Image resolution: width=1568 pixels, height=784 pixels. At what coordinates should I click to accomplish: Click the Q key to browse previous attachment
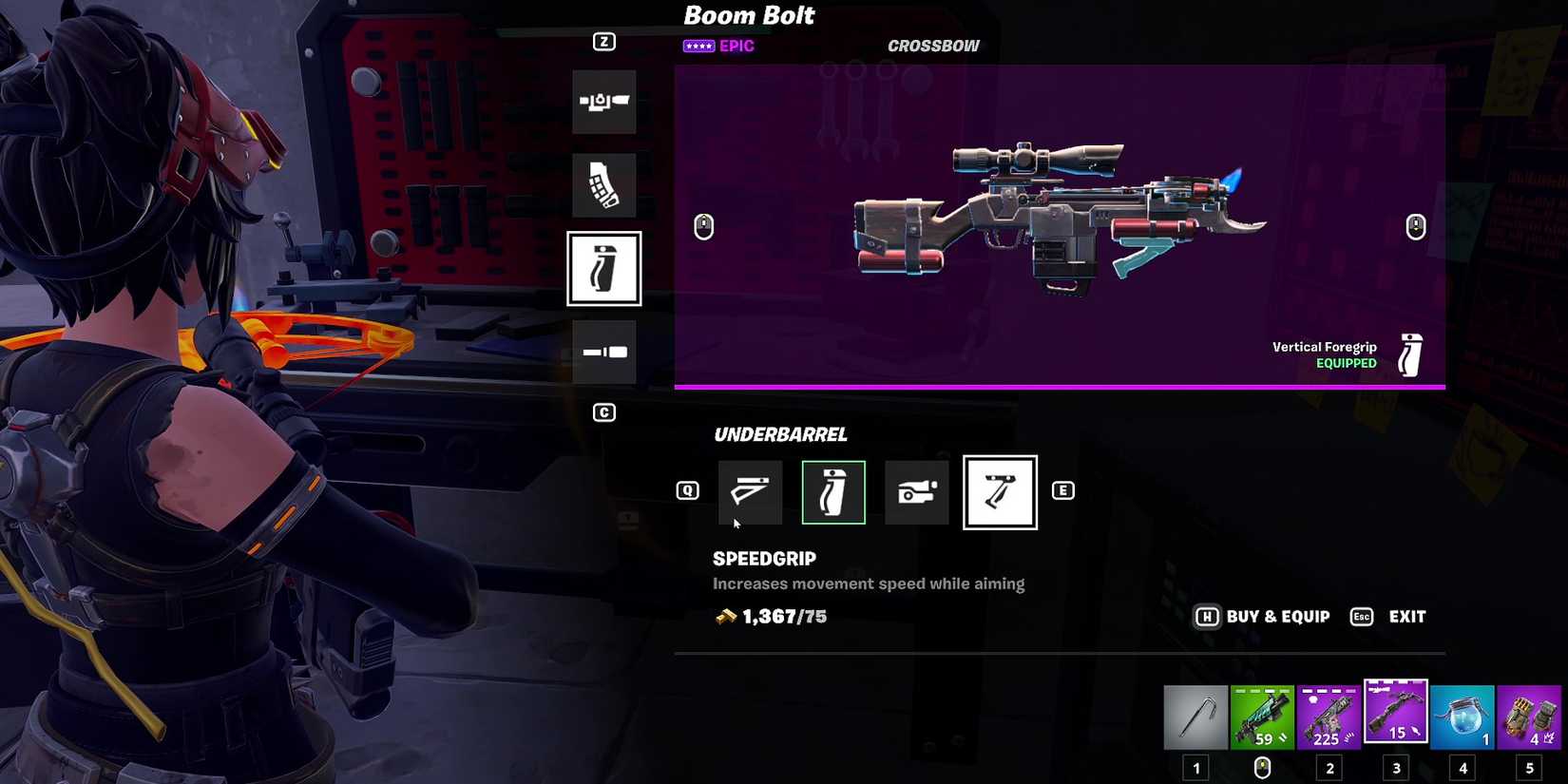click(687, 490)
